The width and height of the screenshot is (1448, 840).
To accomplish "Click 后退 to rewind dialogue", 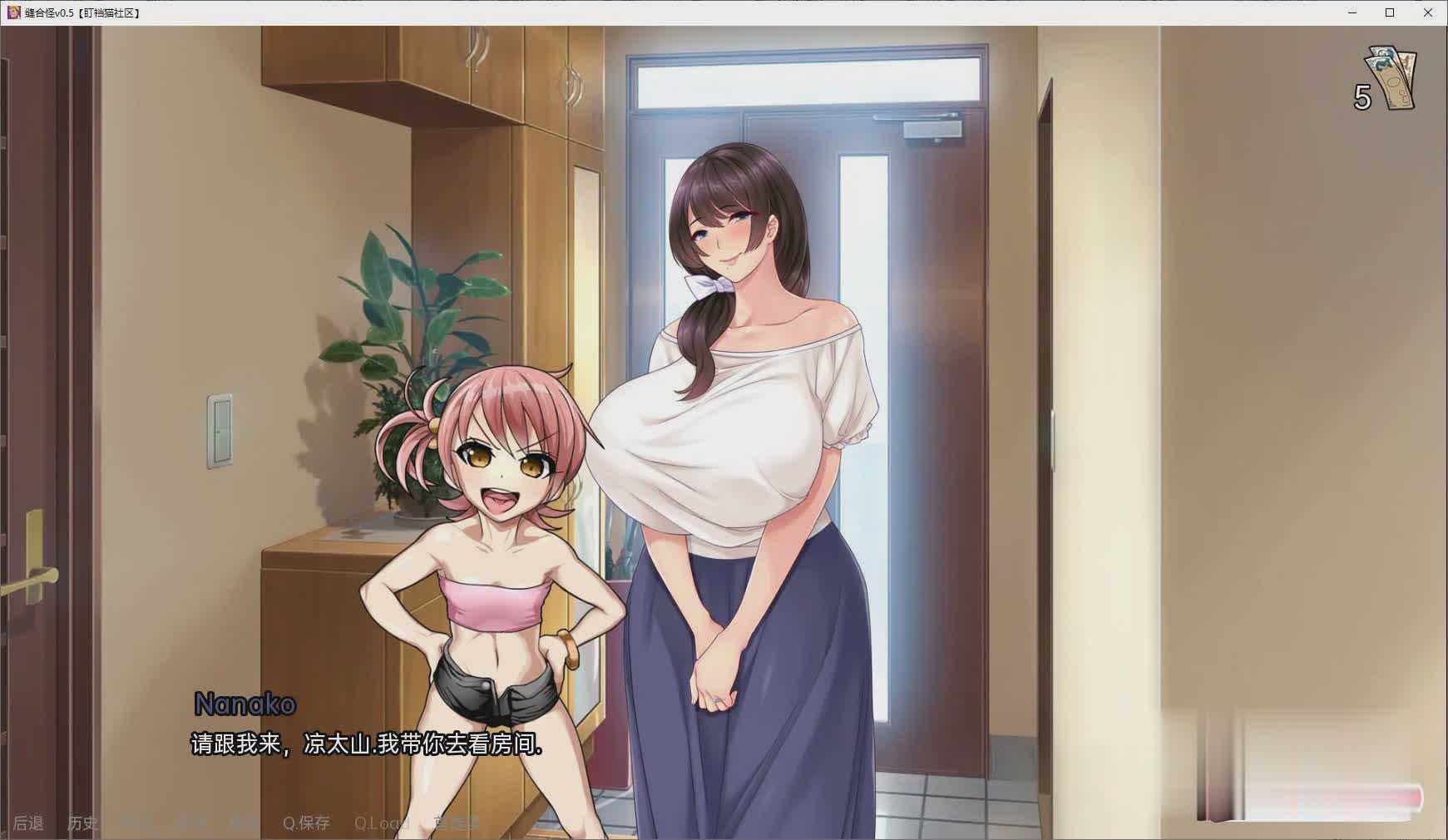I will coord(27,823).
